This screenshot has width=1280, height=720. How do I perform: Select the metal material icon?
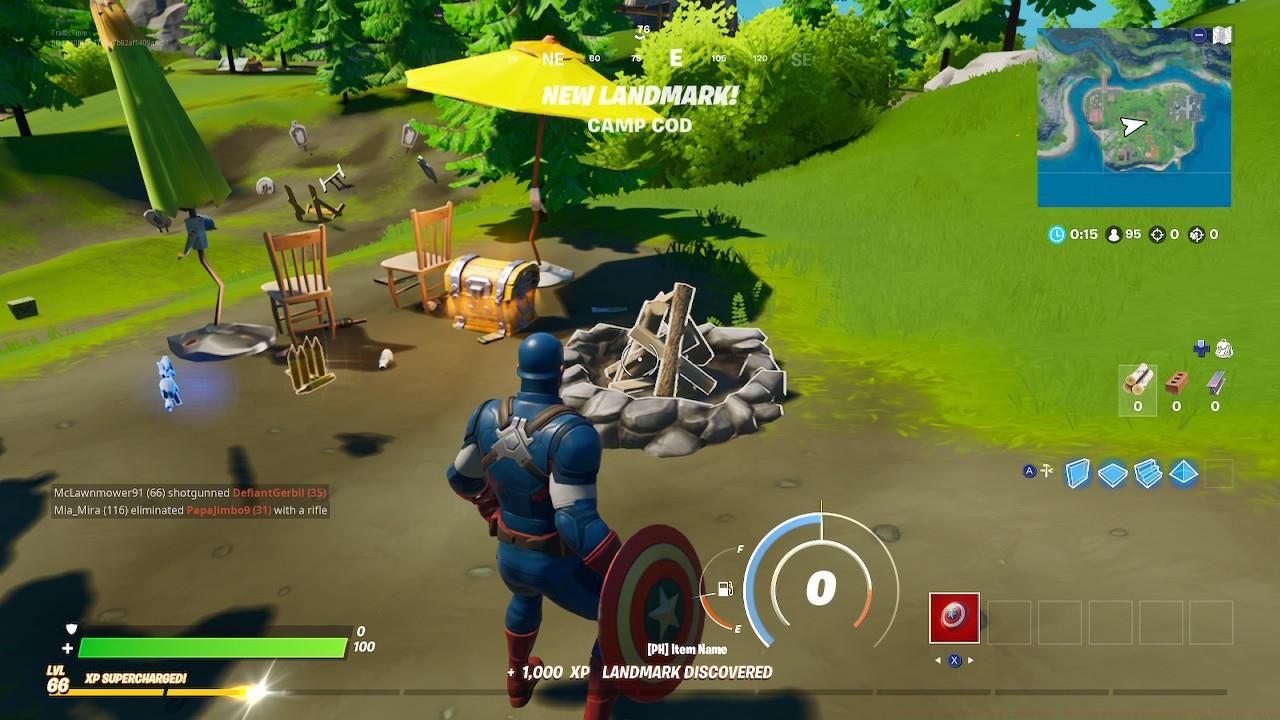(1214, 383)
